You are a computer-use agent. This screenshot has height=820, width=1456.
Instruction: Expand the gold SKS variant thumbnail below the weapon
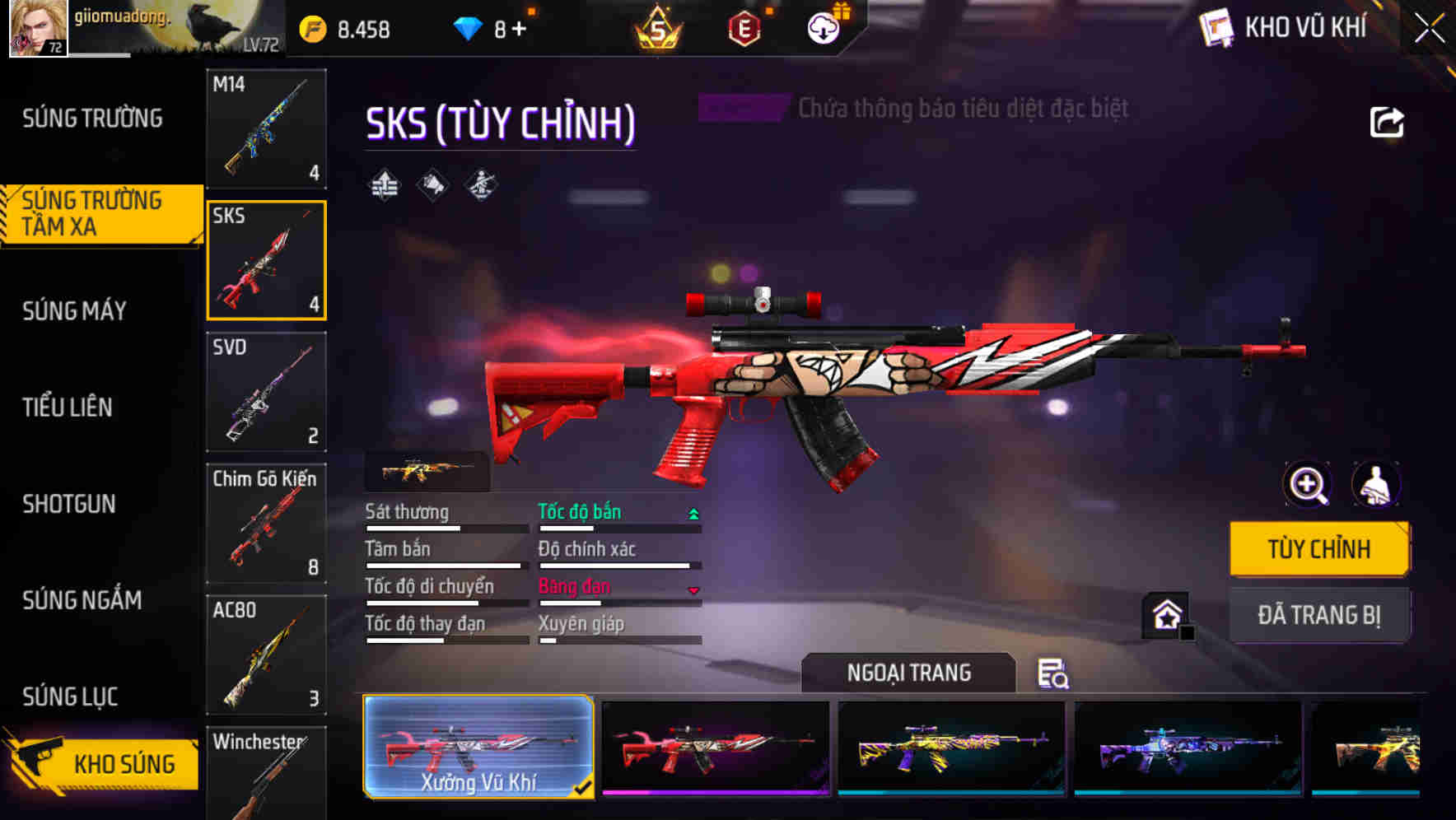click(427, 471)
